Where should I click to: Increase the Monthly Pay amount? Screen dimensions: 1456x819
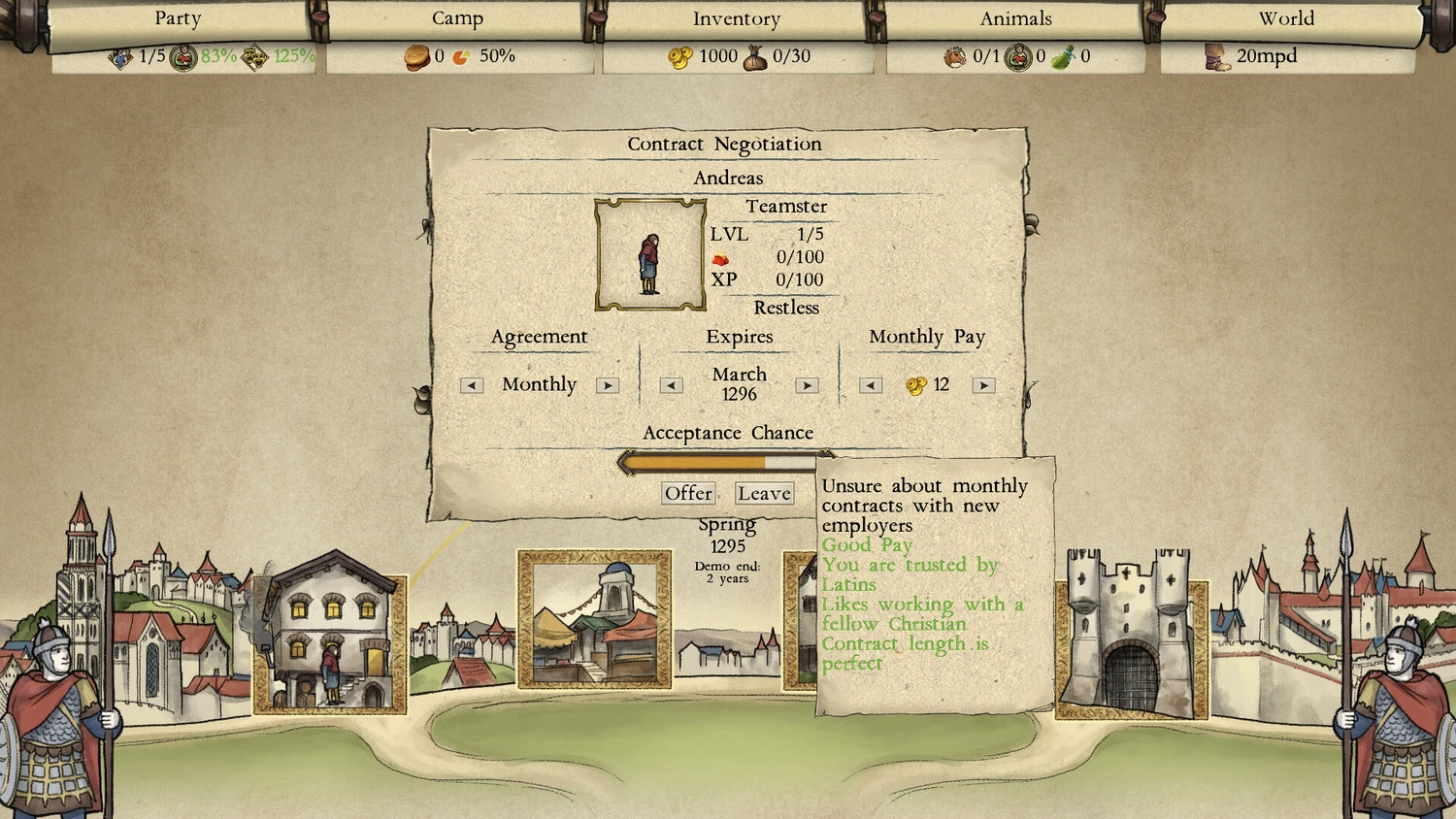click(983, 385)
